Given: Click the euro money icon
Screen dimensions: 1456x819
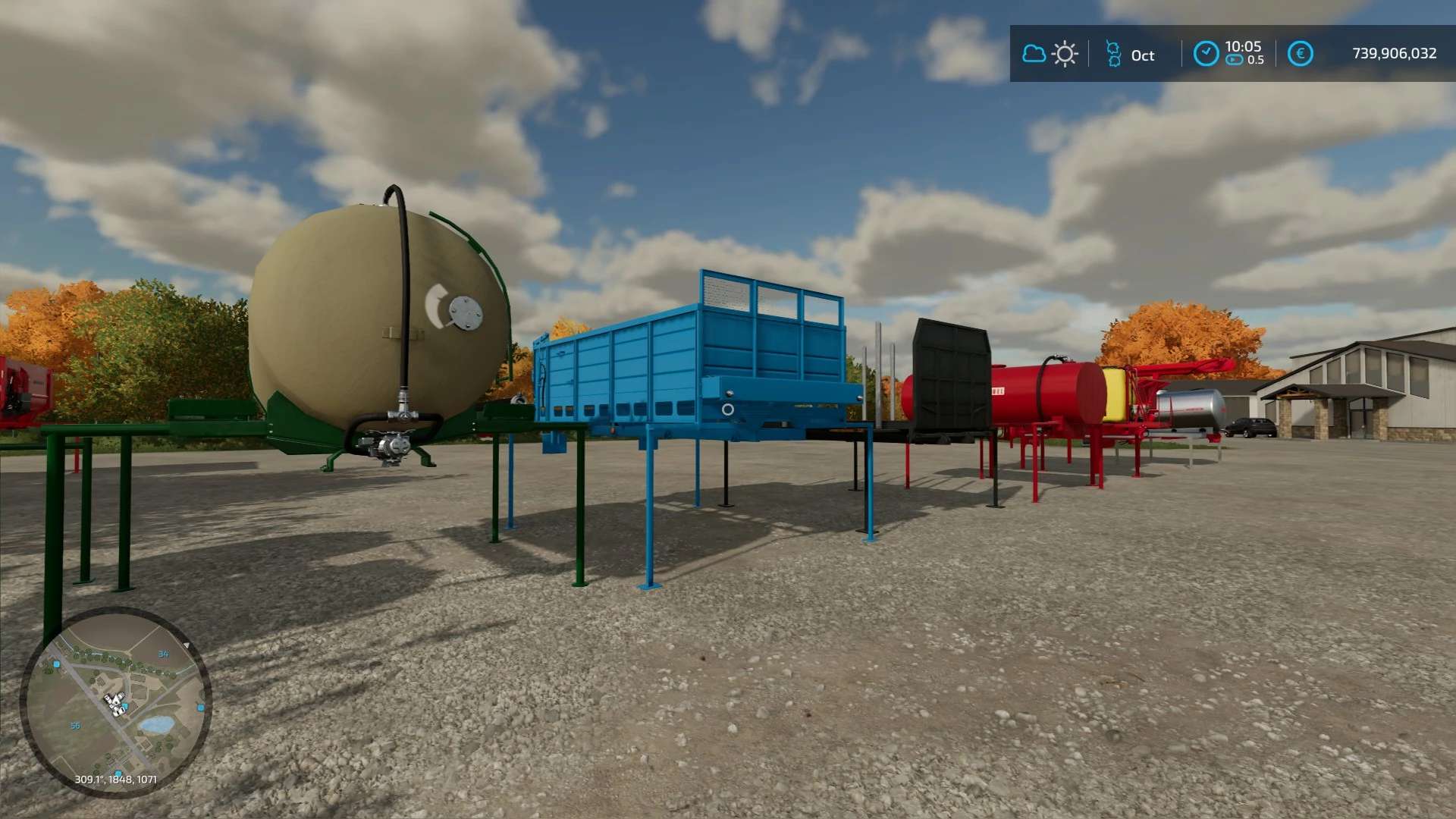Looking at the screenshot, I should (x=1300, y=54).
